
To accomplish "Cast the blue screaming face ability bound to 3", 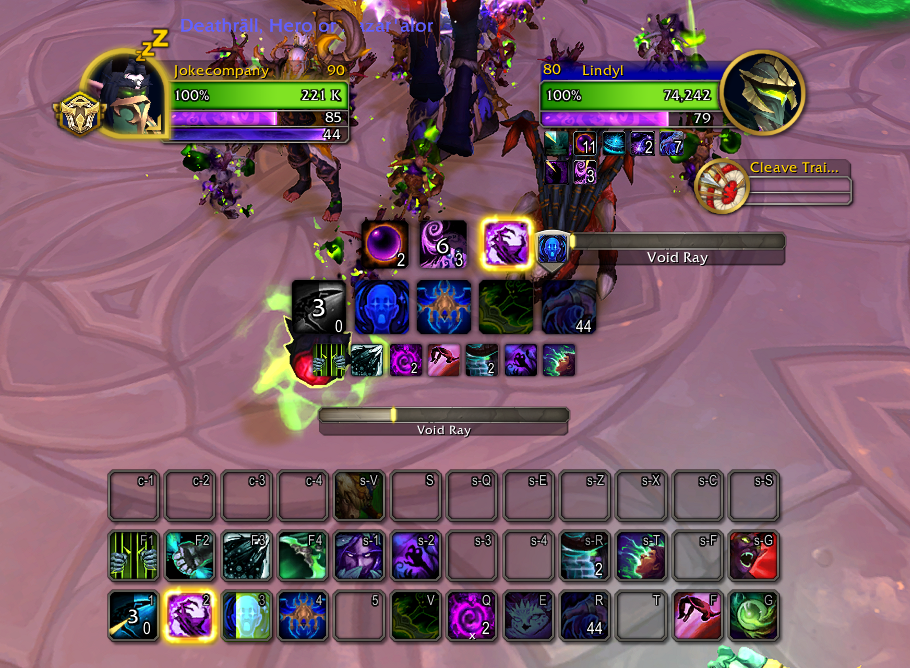I will click(x=247, y=614).
